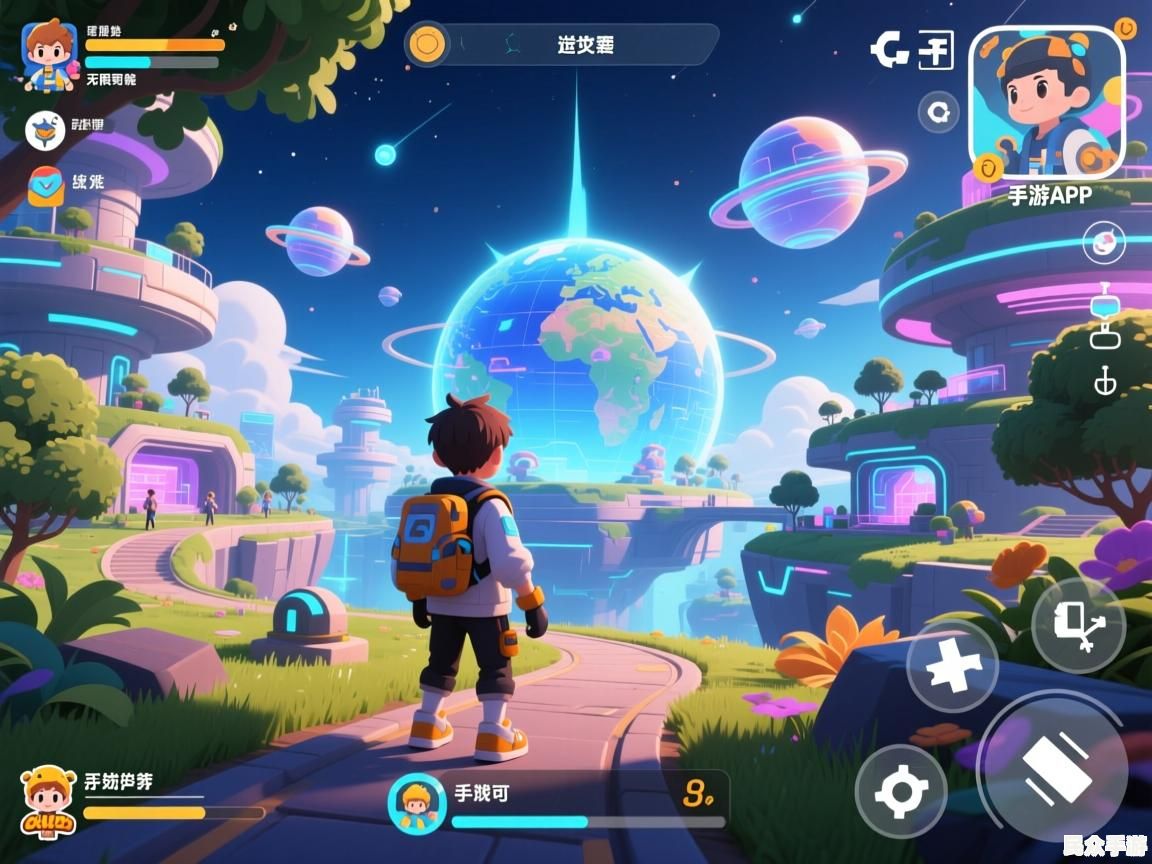Tap the anchor-shaped icon on the right edge
The height and width of the screenshot is (864, 1152).
point(1105,381)
